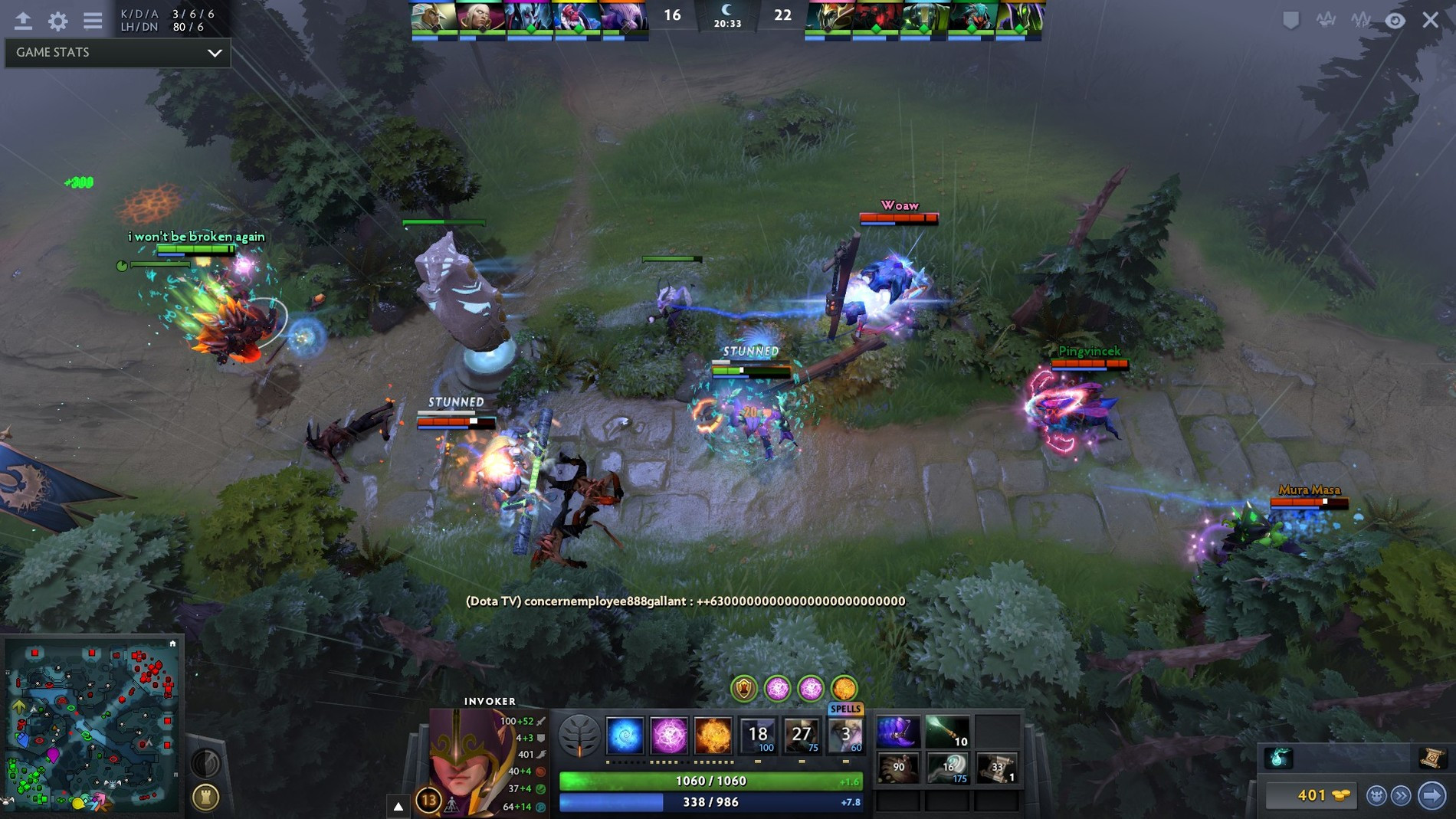The width and height of the screenshot is (1456, 819).
Task: Open the hamburger menu top left
Action: tap(93, 21)
